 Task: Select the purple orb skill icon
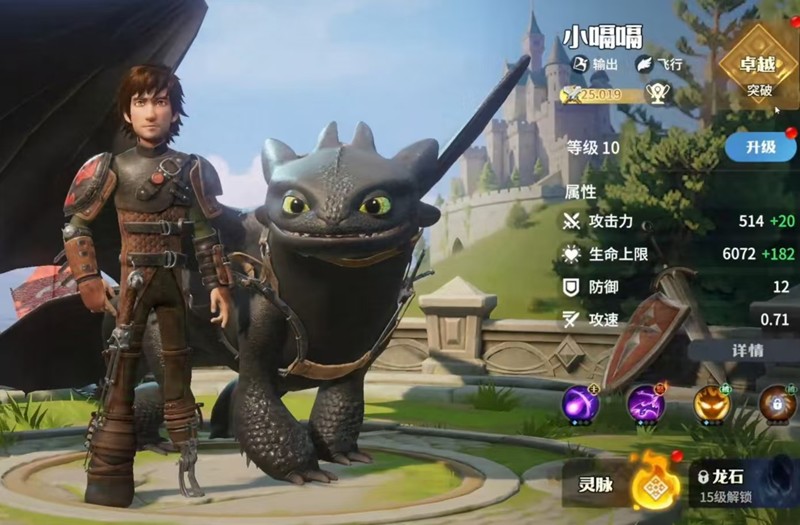coord(580,403)
